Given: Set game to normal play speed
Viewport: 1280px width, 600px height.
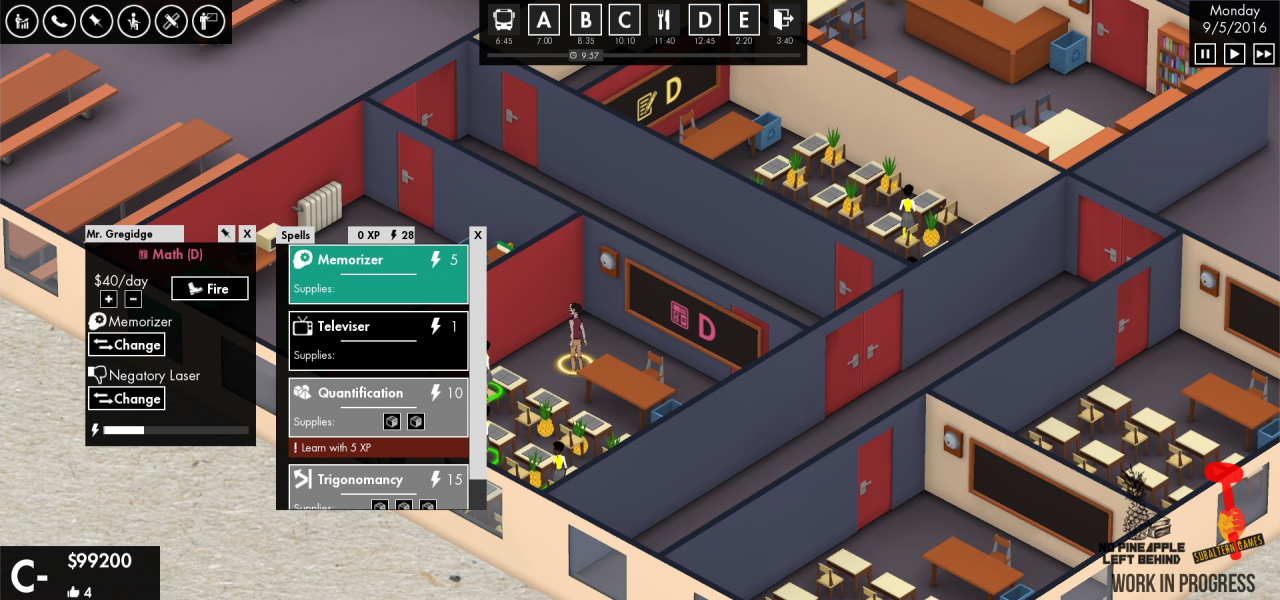Looking at the screenshot, I should [1235, 53].
